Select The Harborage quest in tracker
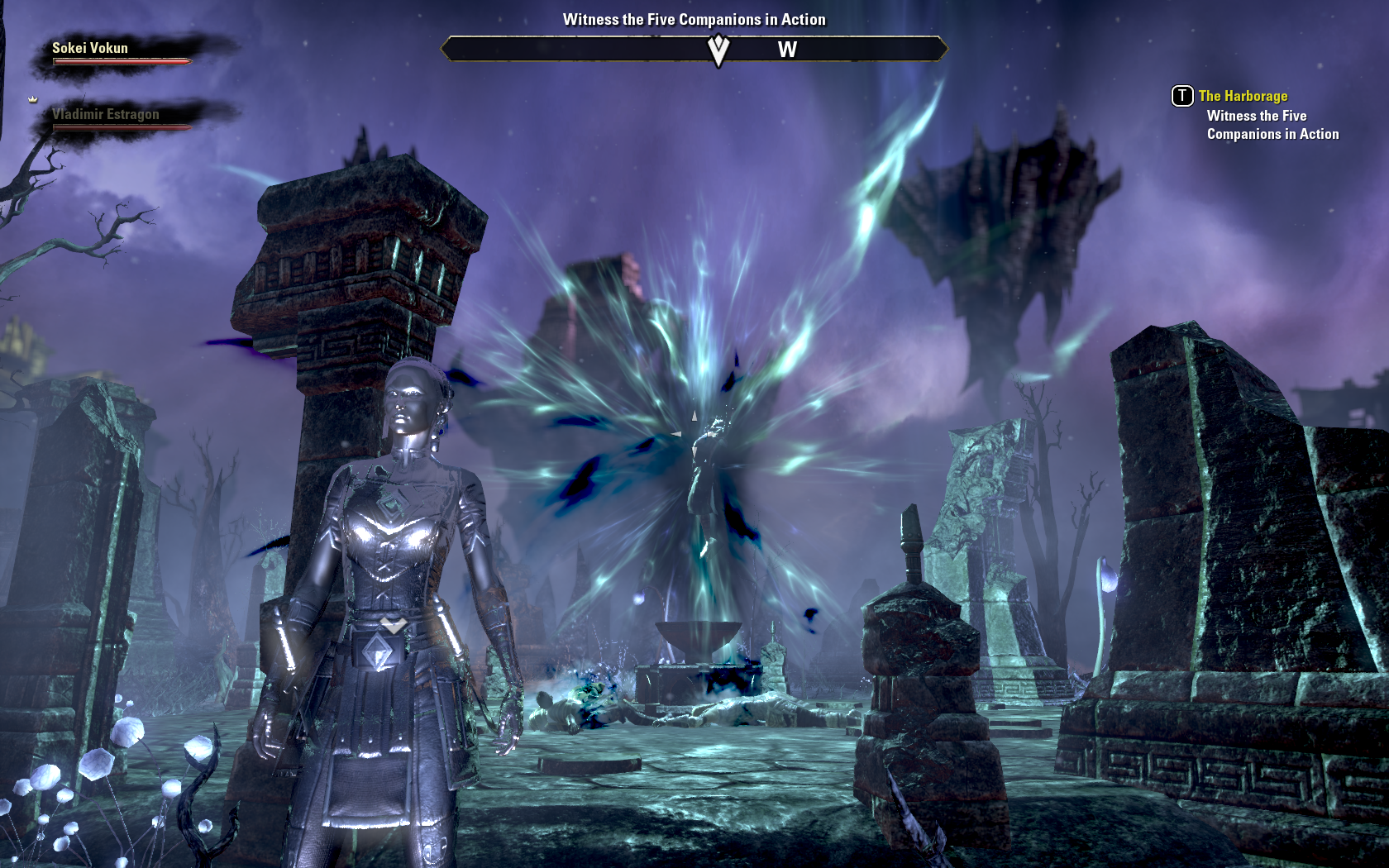 coord(1243,96)
